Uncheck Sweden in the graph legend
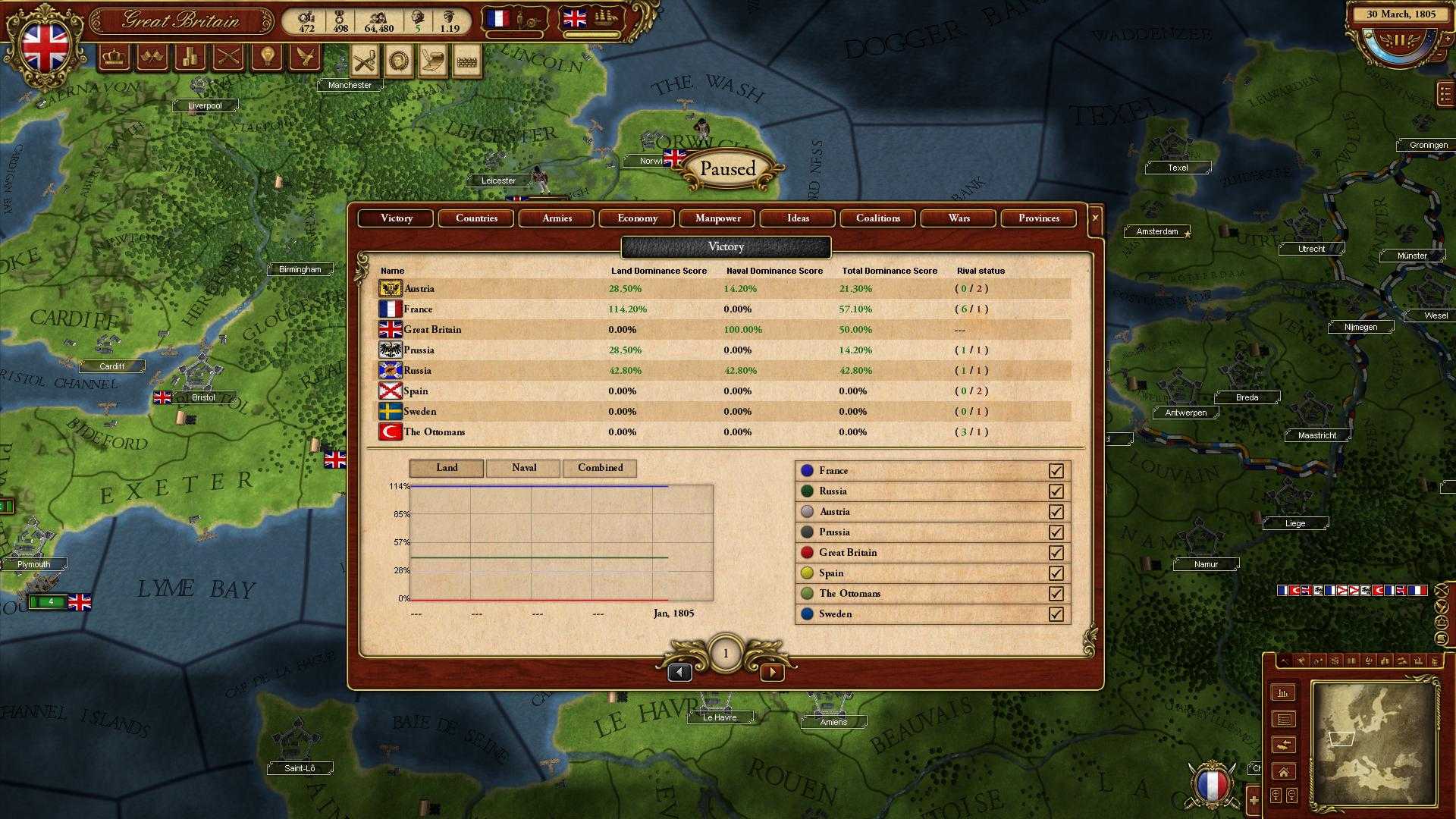Screen dimensions: 1456x819 point(1056,613)
